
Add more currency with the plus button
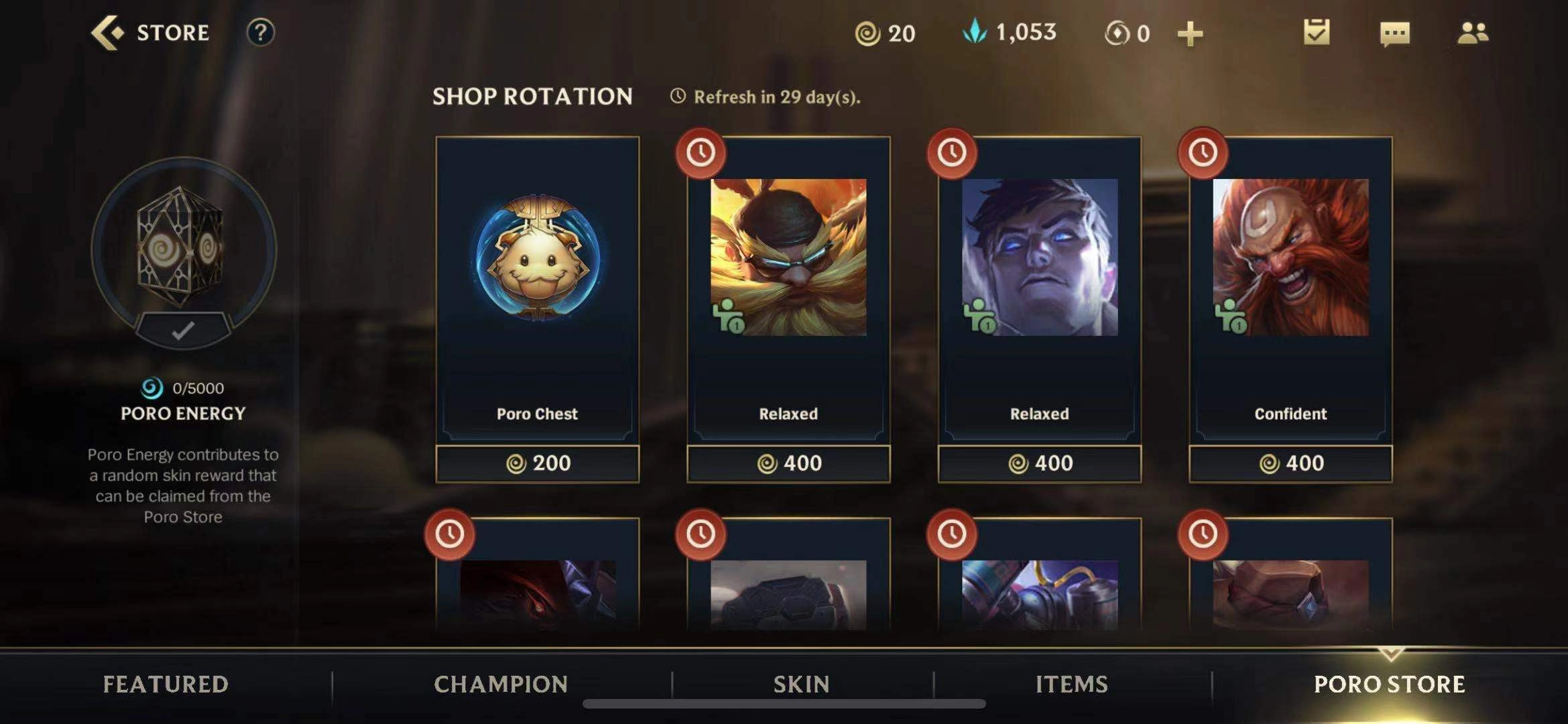click(1190, 34)
